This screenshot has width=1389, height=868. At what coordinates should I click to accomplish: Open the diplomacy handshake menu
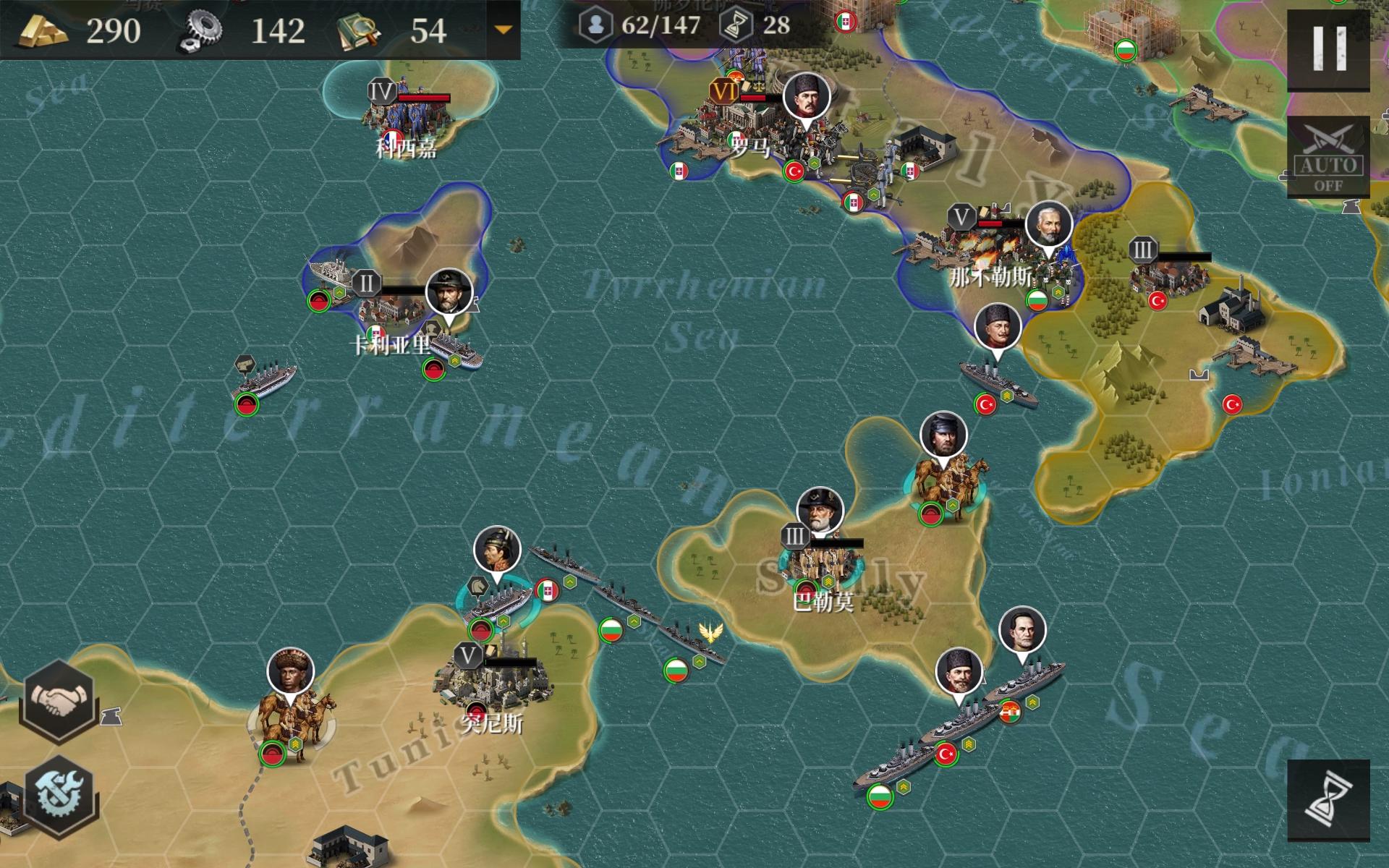pyautogui.click(x=59, y=700)
